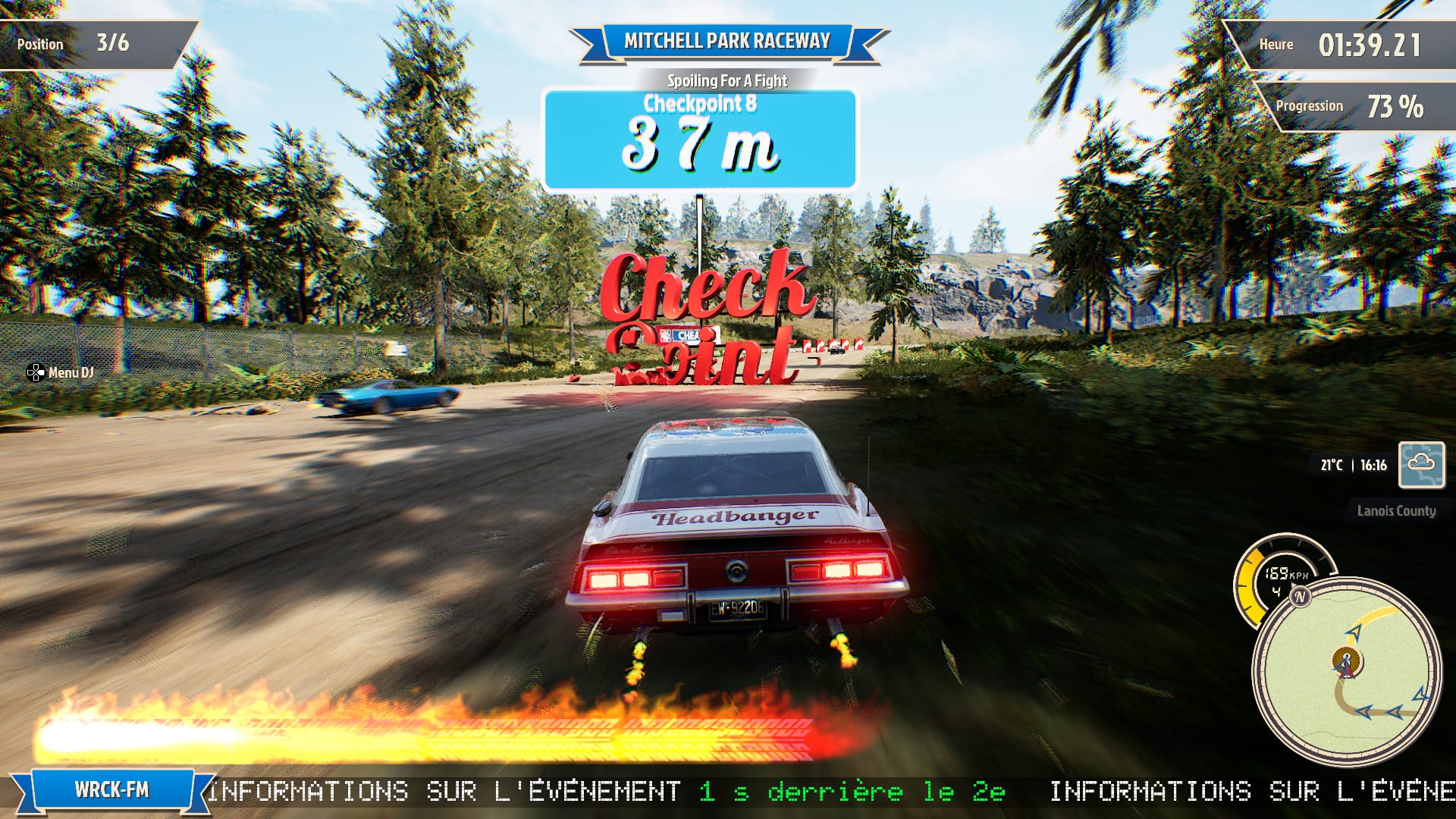
Task: Click the Checkpoint 8 distance panel
Action: [x=699, y=139]
